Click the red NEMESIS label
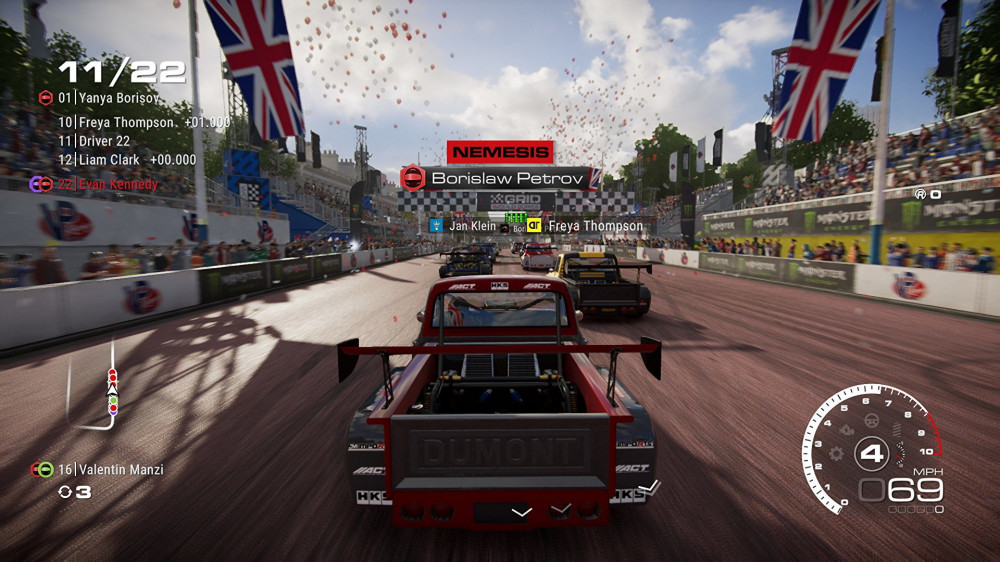This screenshot has height=562, width=1000. point(500,152)
